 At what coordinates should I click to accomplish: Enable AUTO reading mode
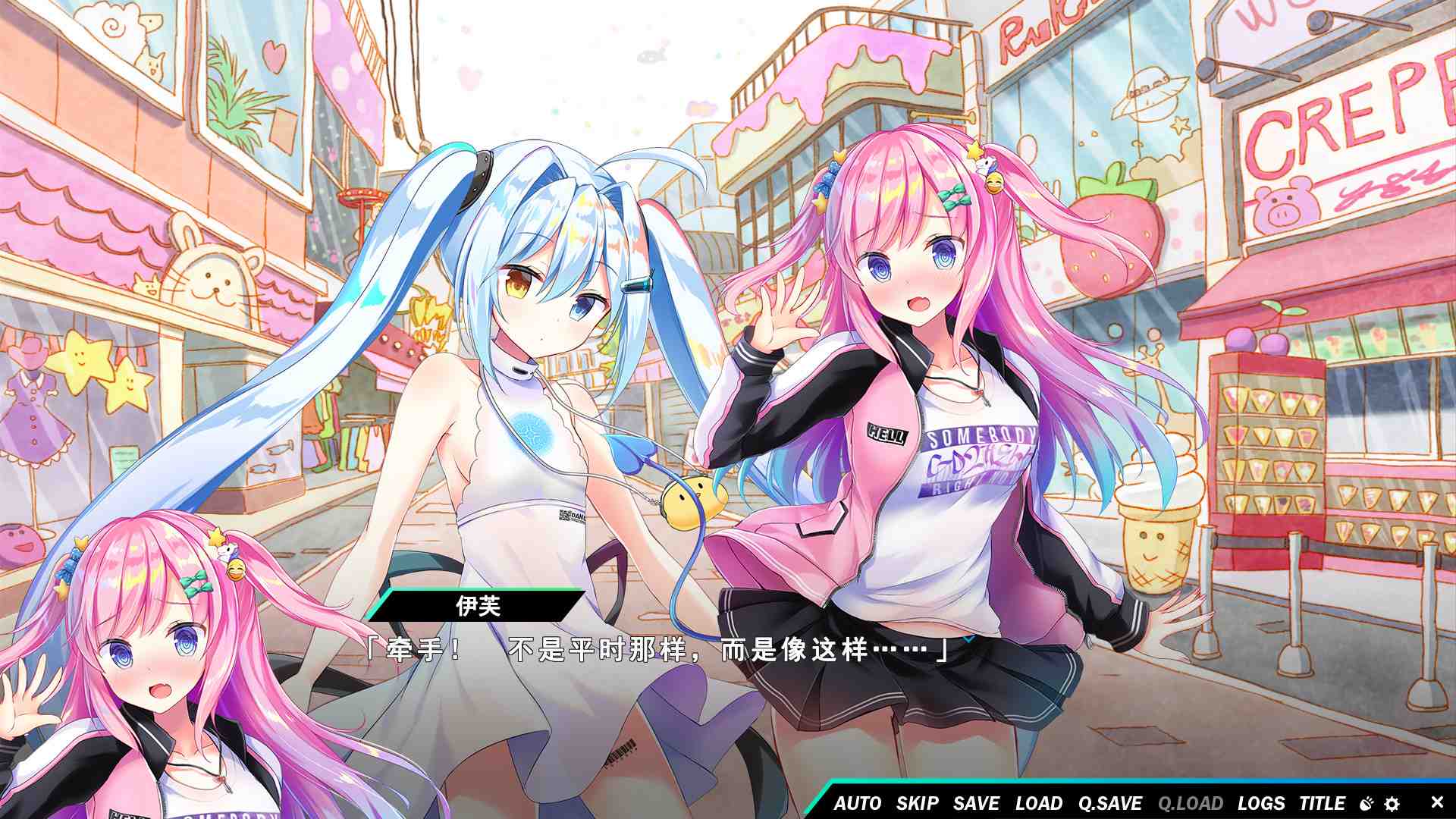(x=858, y=804)
